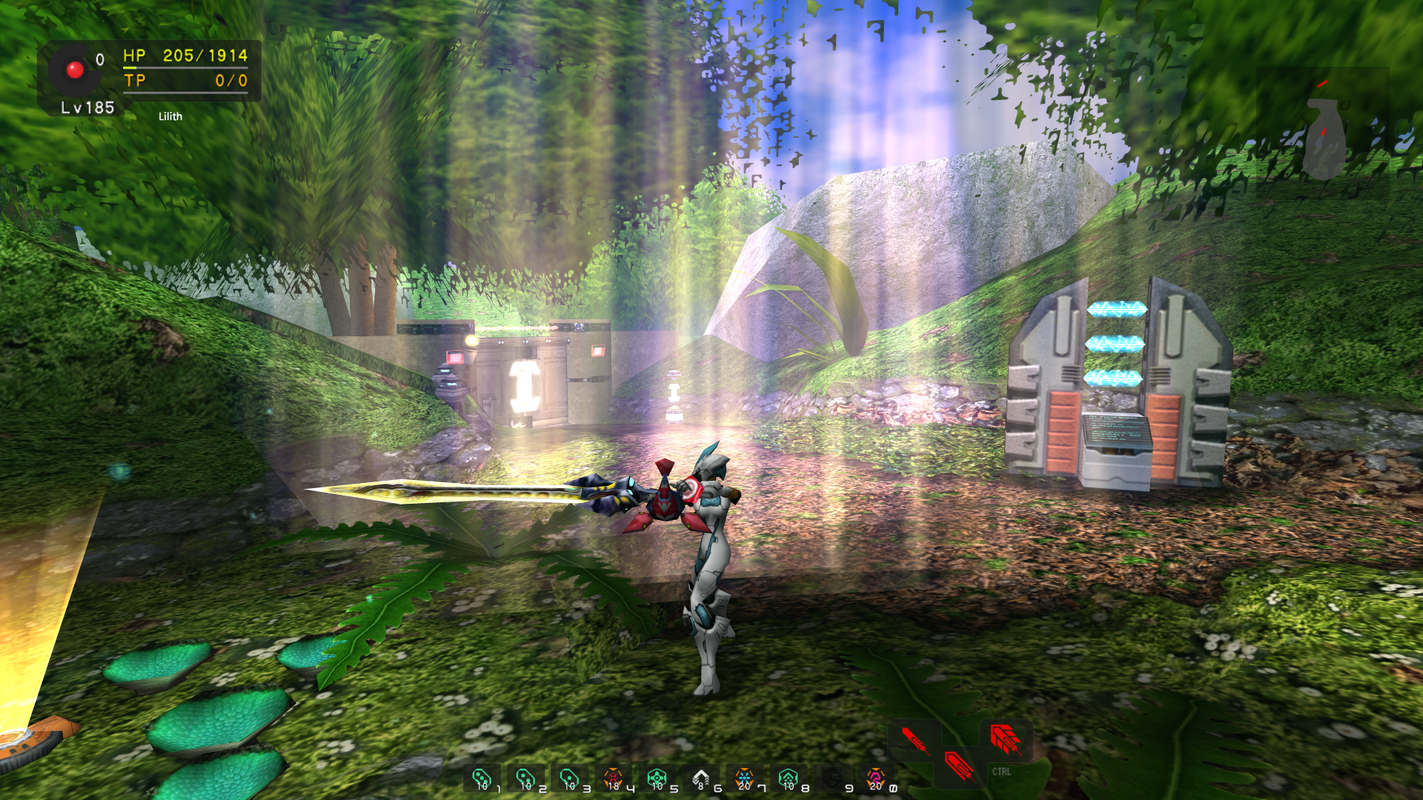Use the Moon Atomizer chevron icon in slot 6

(x=703, y=777)
